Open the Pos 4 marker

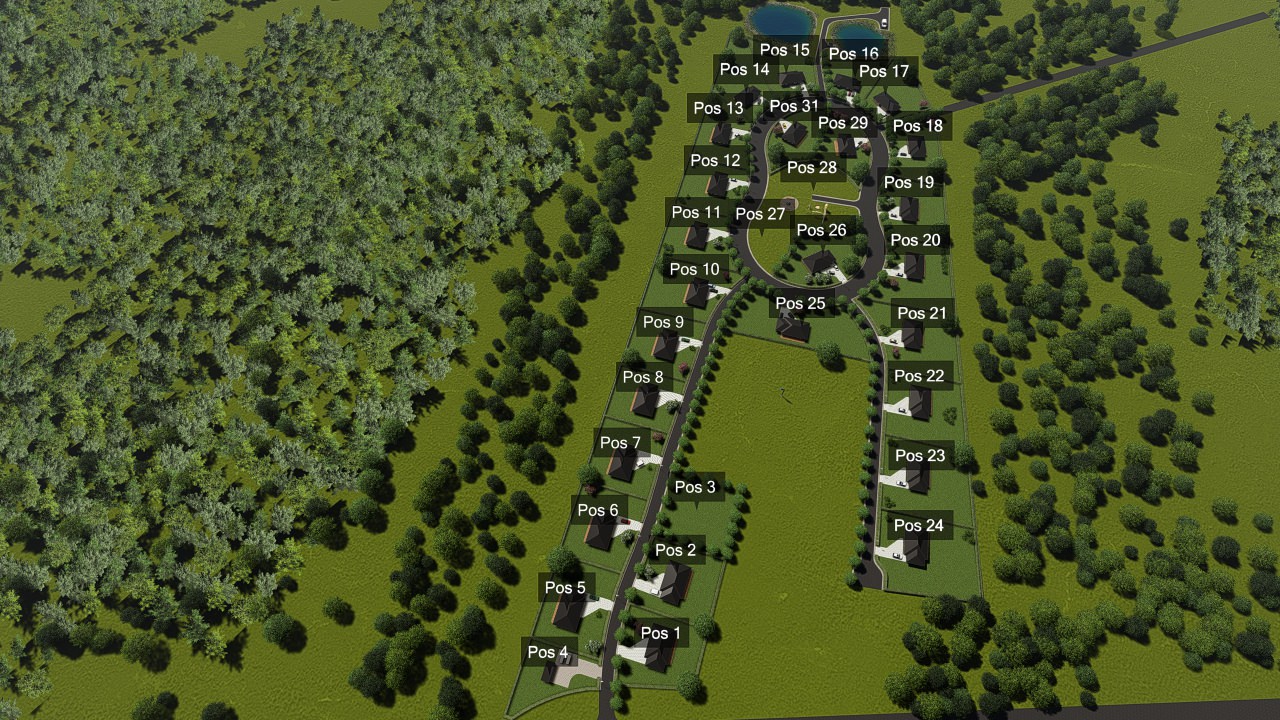click(548, 652)
